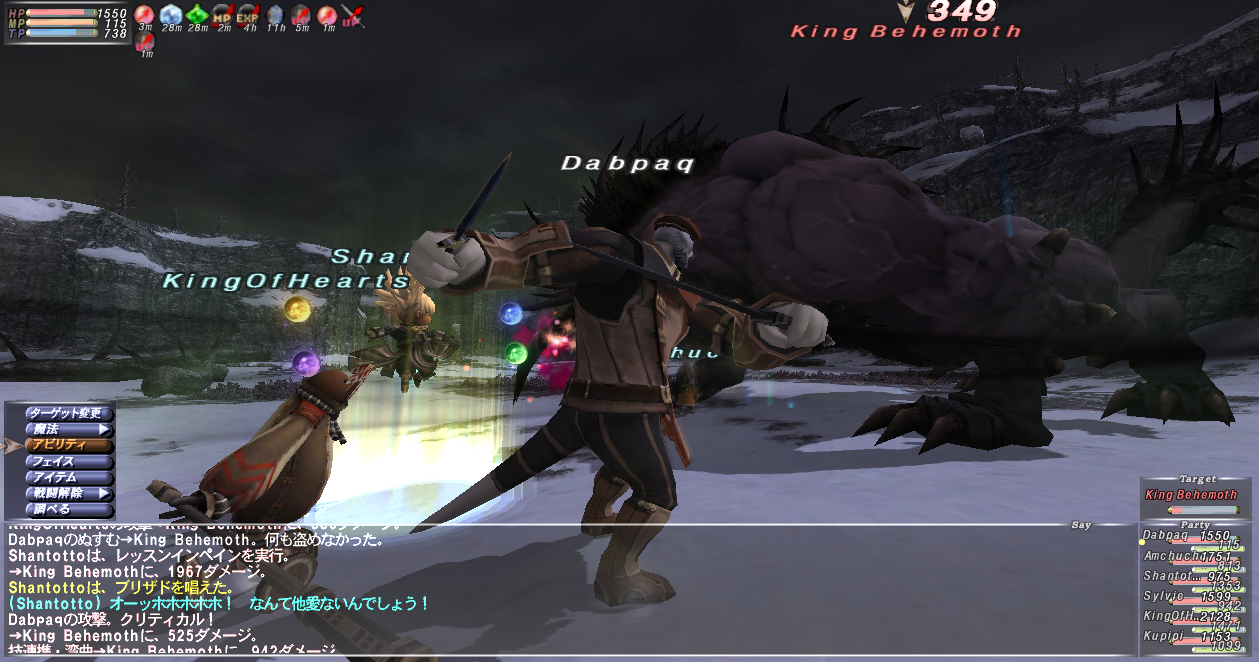Select Kupipi in the party list
This screenshot has width=1259, height=662.
1190,637
